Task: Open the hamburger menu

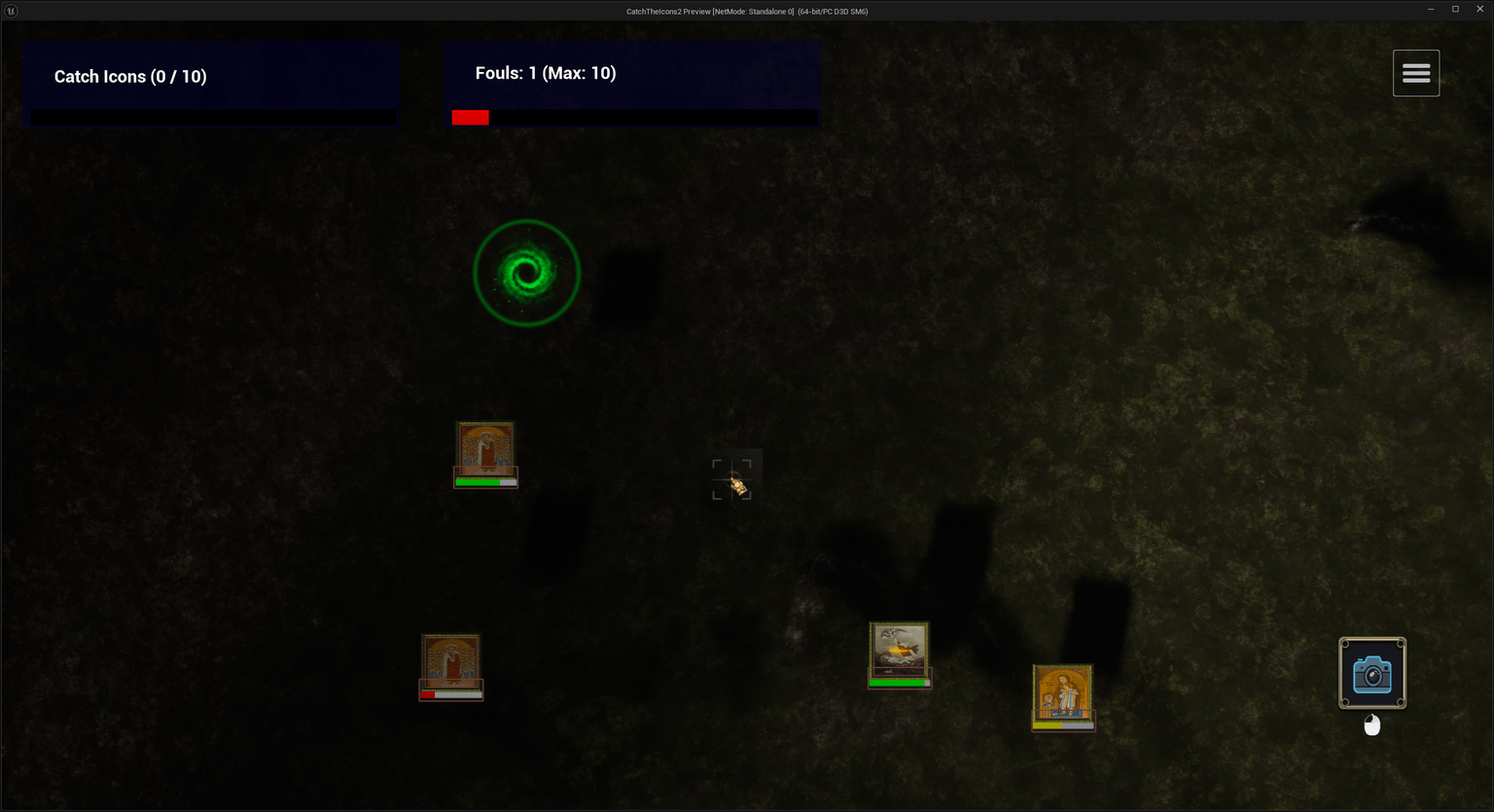Action: (x=1415, y=72)
